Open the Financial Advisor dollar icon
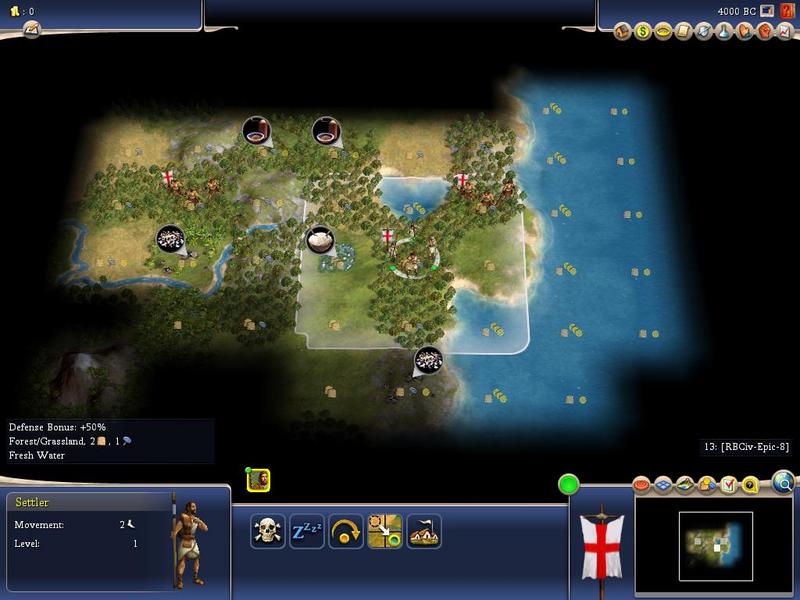This screenshot has width=800, height=600. point(643,31)
